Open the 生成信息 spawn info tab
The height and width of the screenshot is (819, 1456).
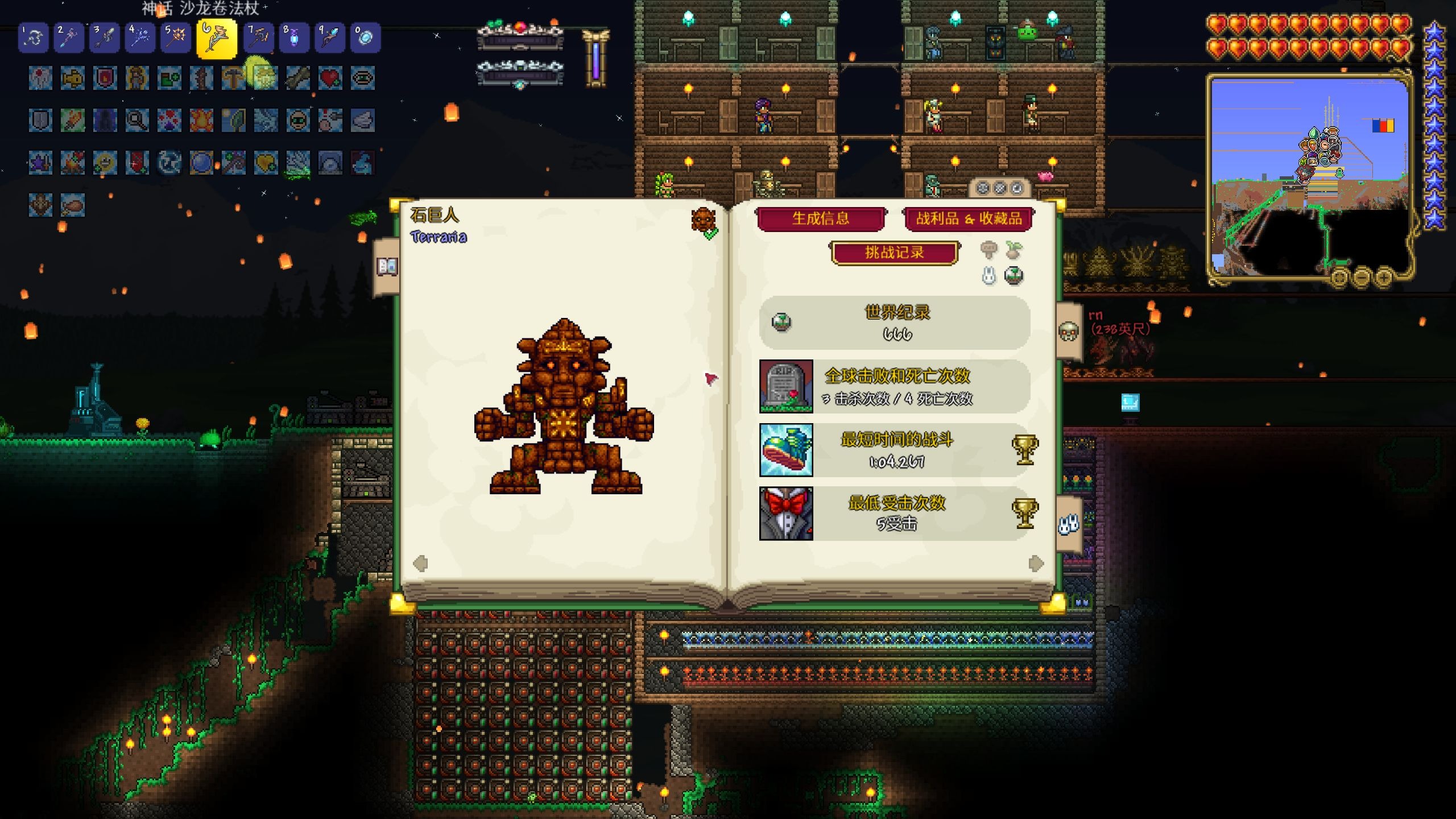coord(820,218)
